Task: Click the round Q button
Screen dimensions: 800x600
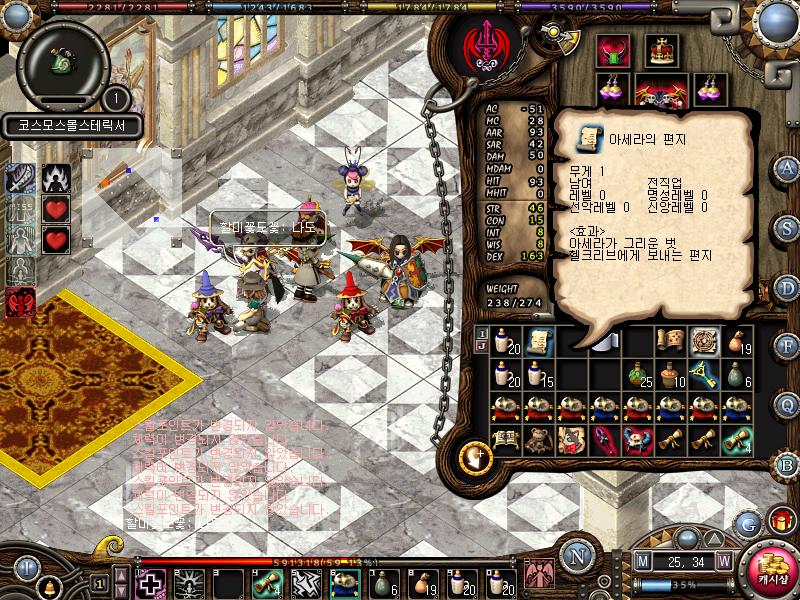Action: point(787,403)
